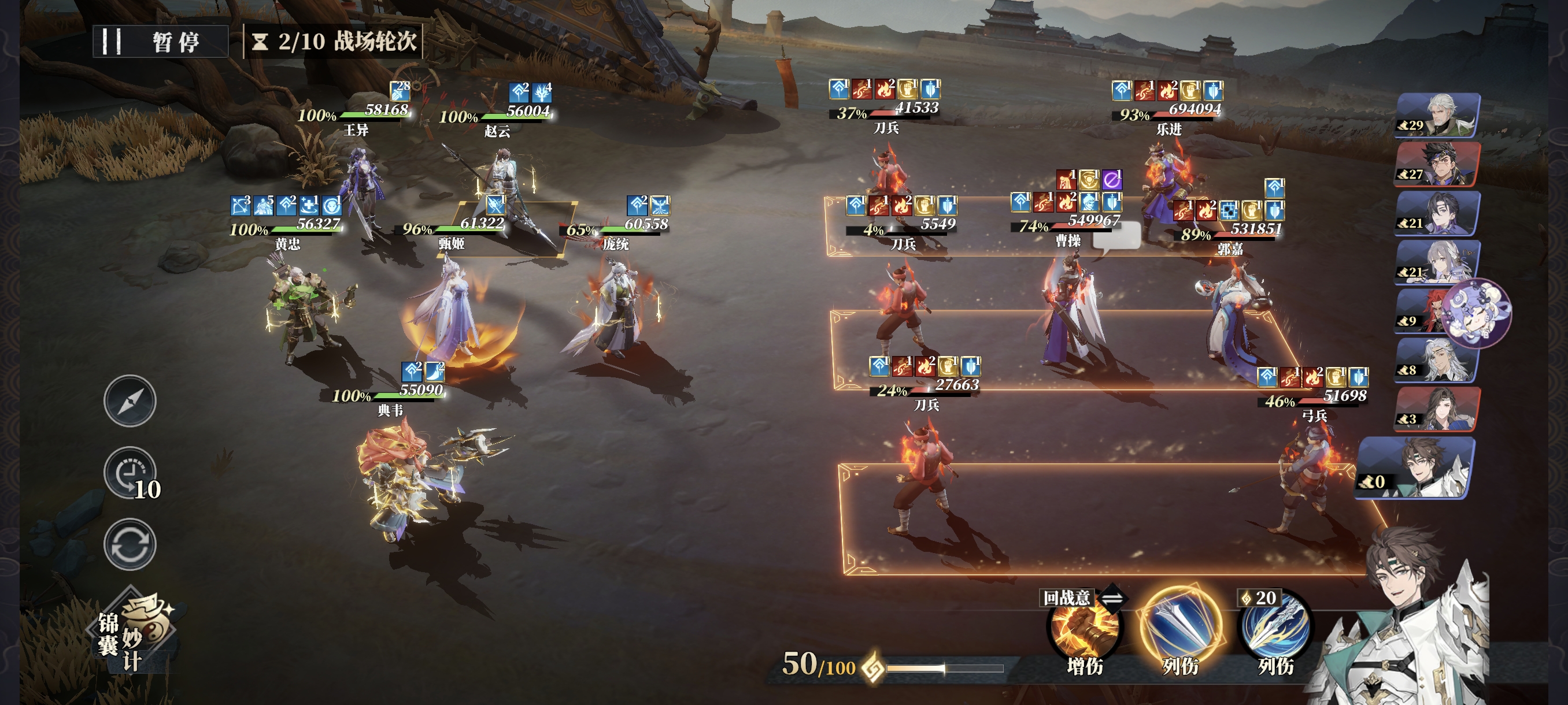
Task: Click the compass arrow icon
Action: coord(130,400)
